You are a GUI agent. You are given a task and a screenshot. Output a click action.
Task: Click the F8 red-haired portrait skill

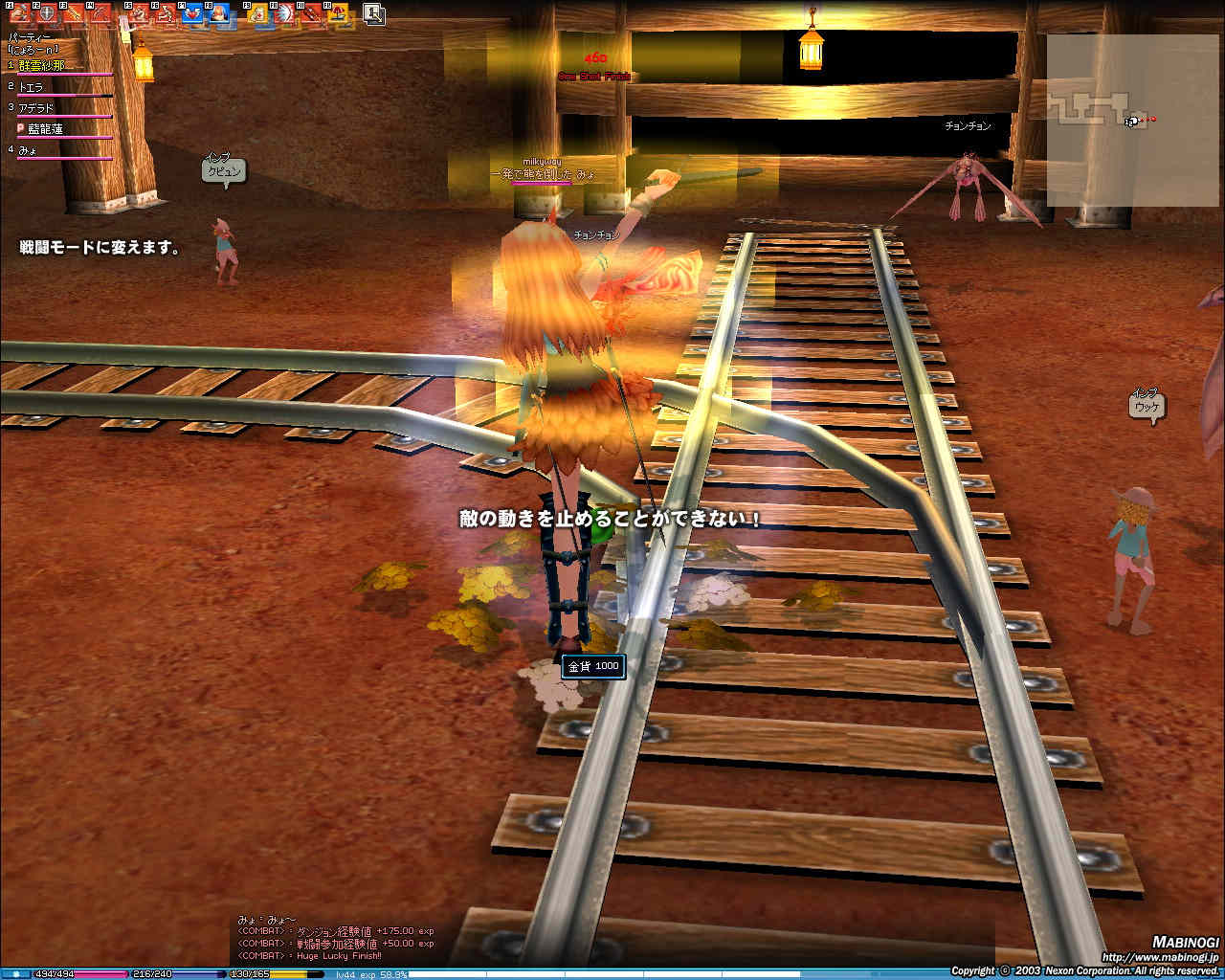click(x=219, y=13)
